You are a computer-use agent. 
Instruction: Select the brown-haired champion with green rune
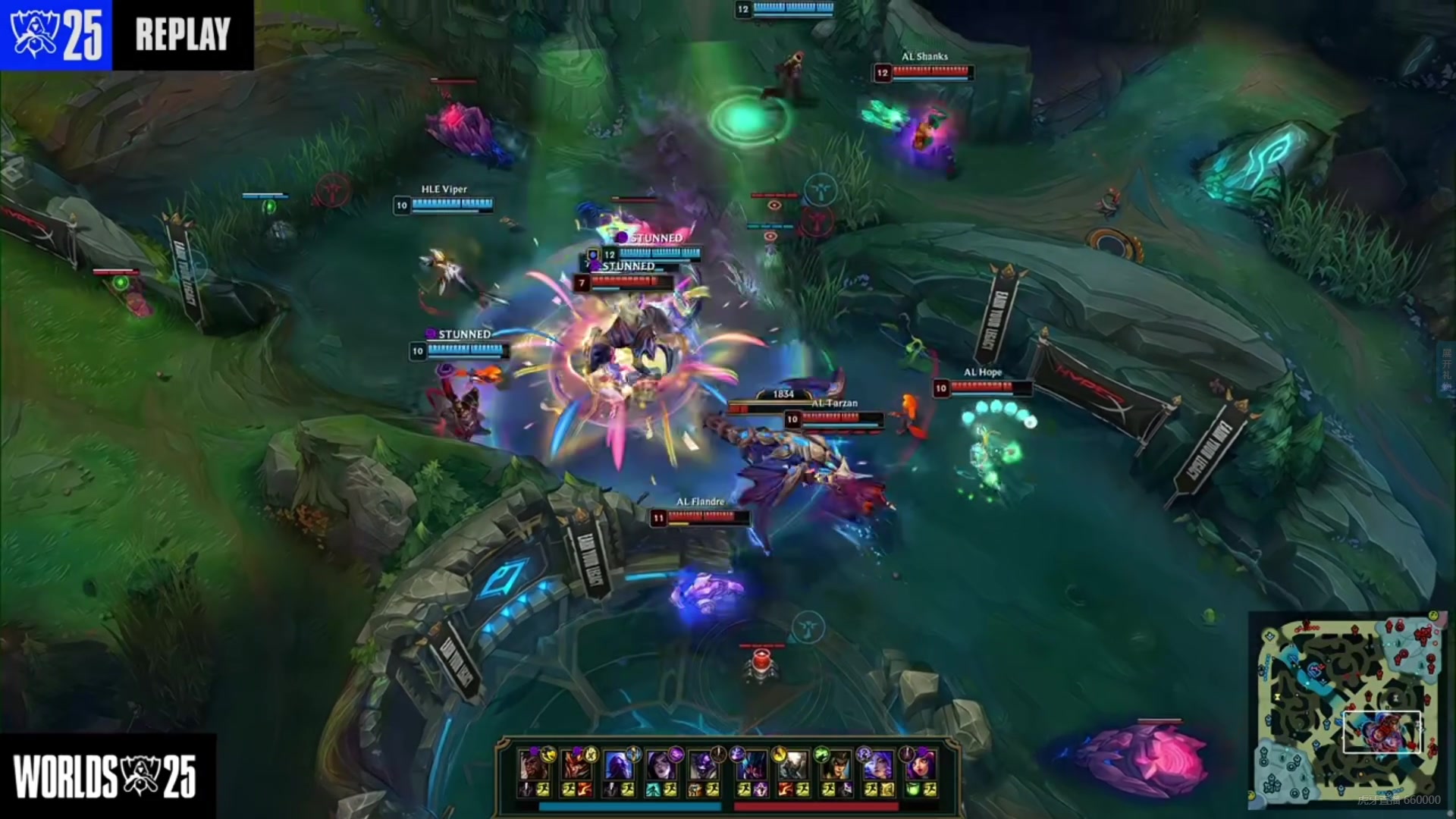836,764
